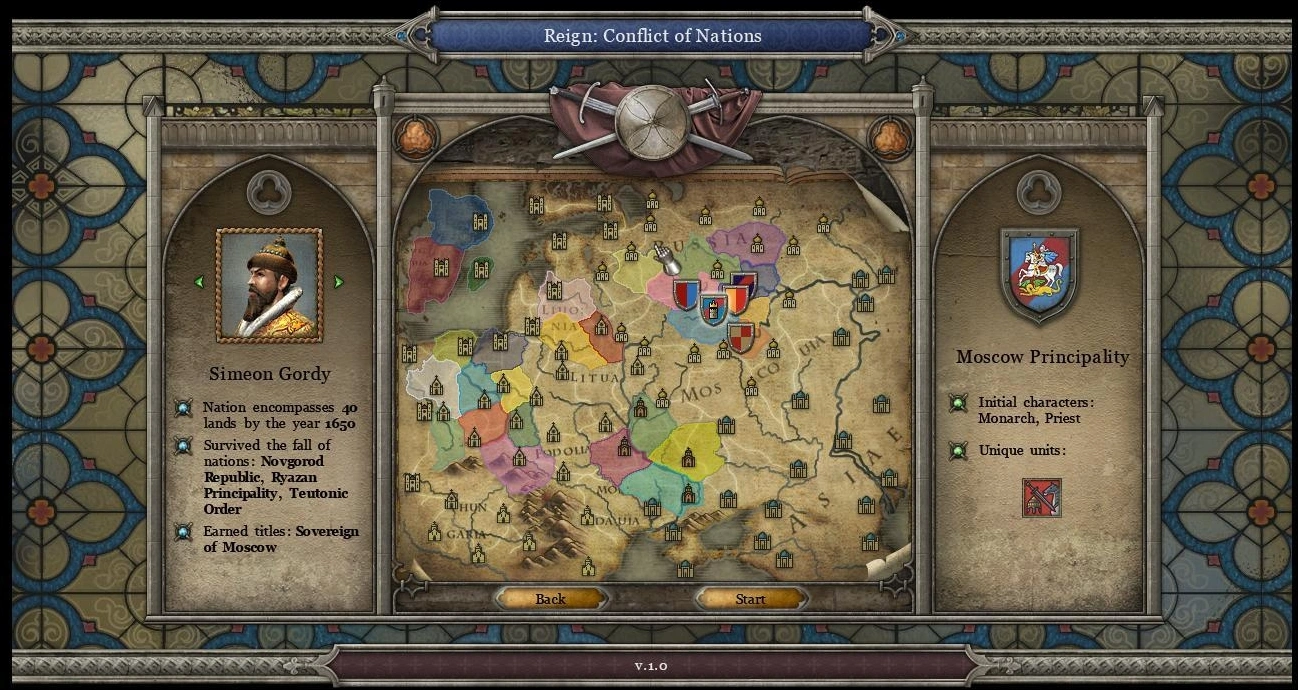Screen dimensions: 1298x690
Task: Switch to the next ruler with right arrow
Action: 339,283
